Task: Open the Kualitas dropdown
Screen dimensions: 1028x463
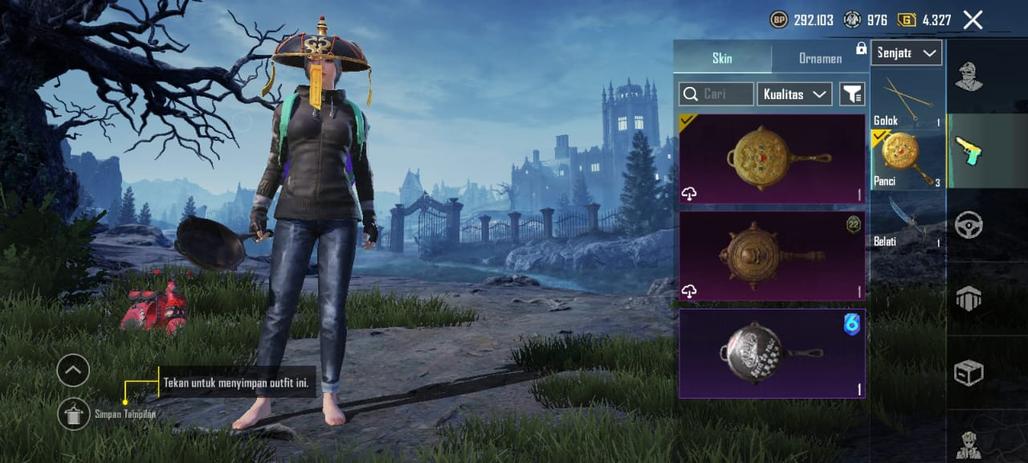Action: 794,94
